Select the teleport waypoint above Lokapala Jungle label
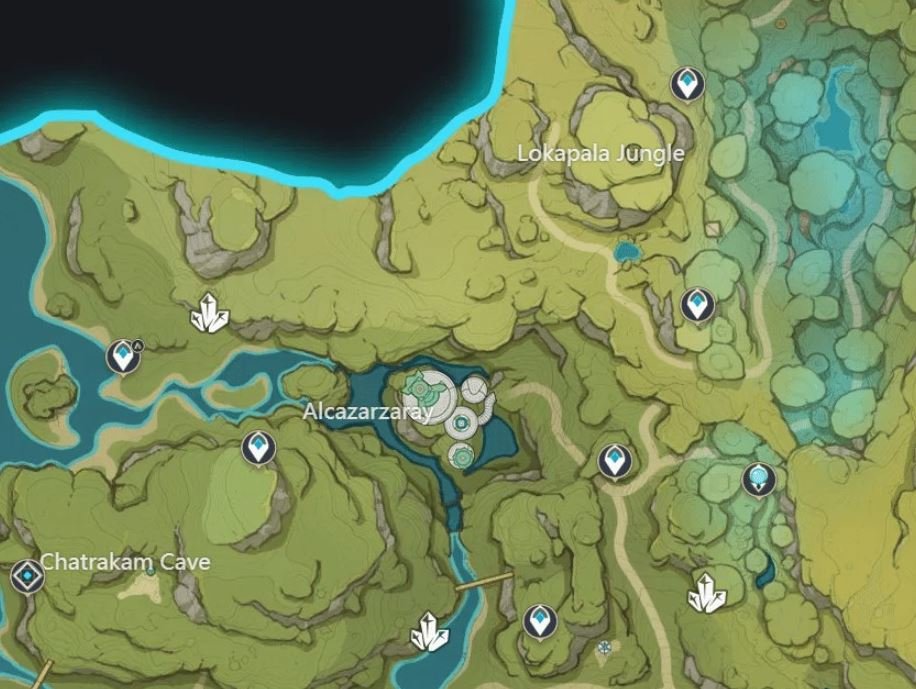 click(x=687, y=84)
